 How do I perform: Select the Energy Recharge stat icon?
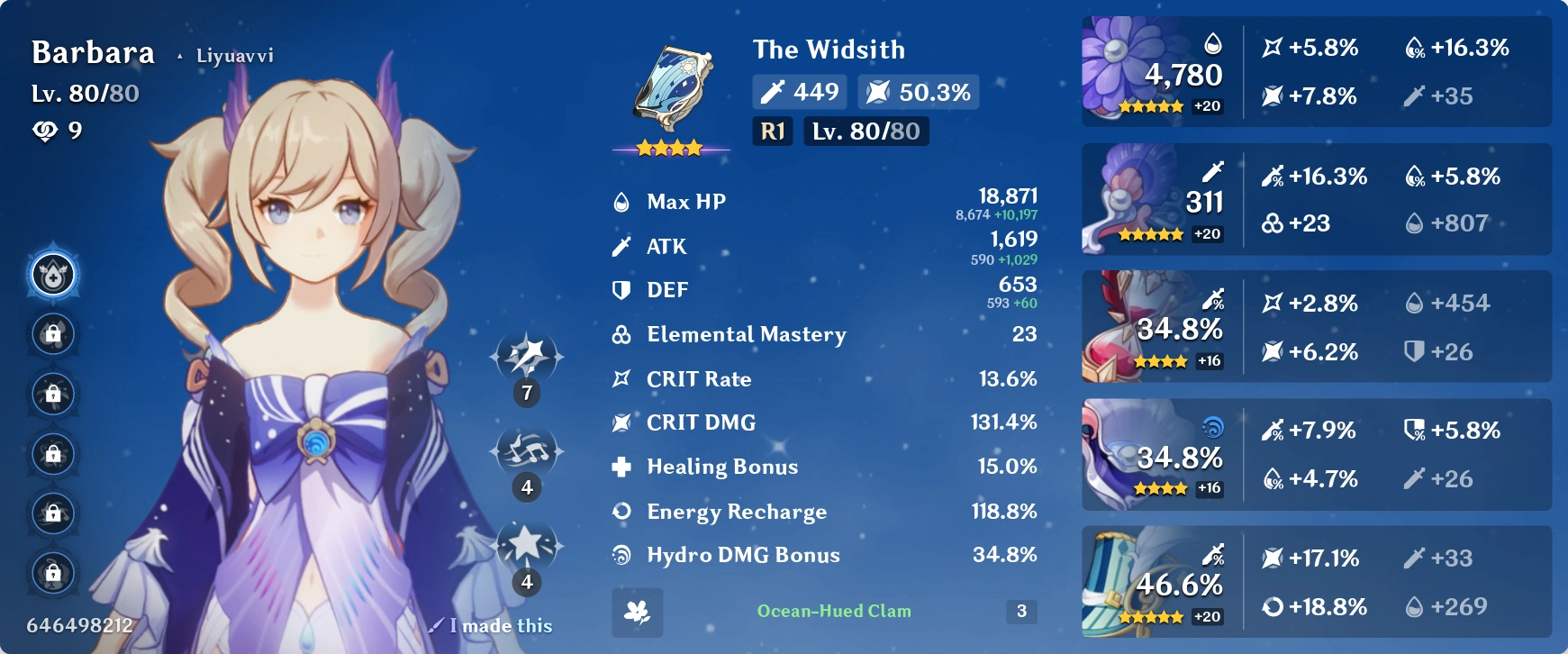tap(620, 511)
